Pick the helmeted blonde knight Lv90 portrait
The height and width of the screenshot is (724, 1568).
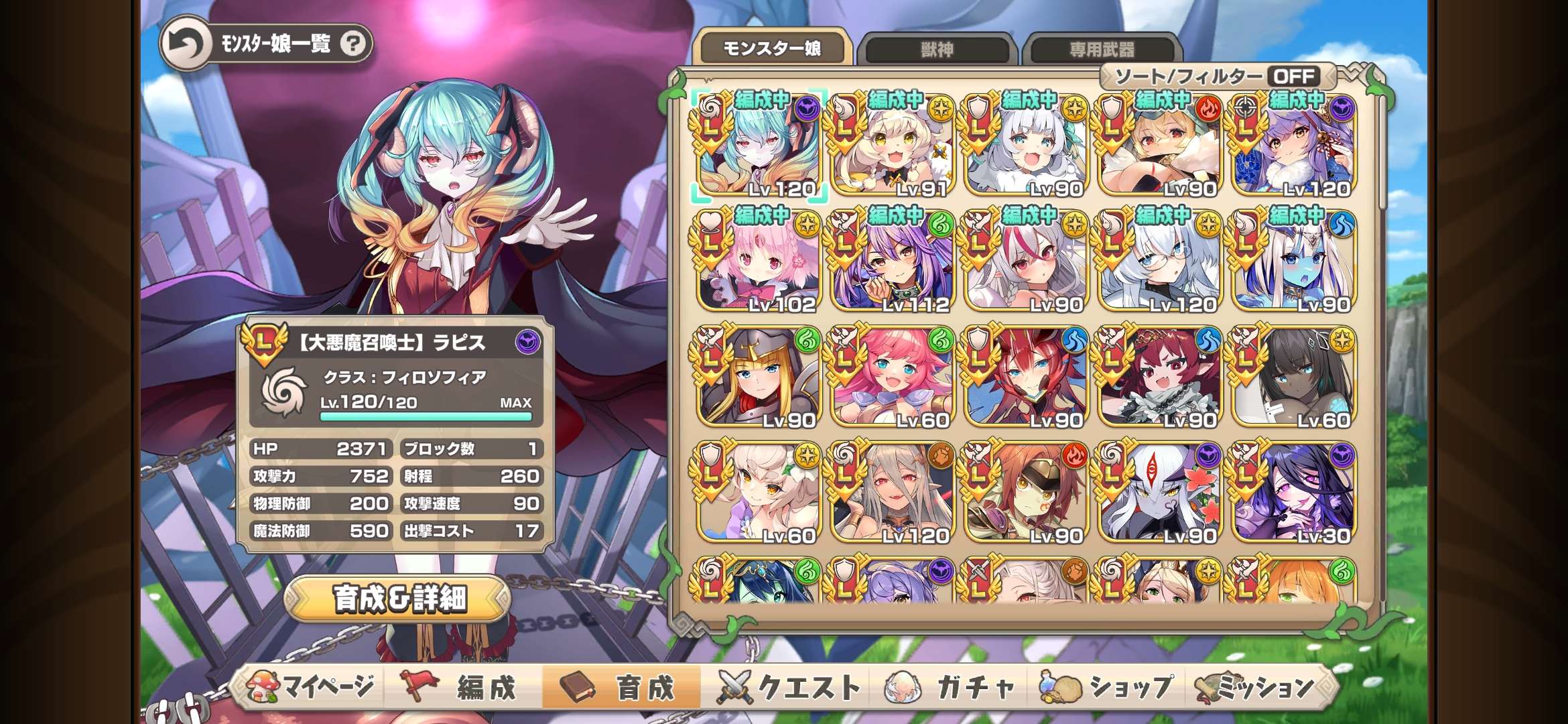pos(759,377)
